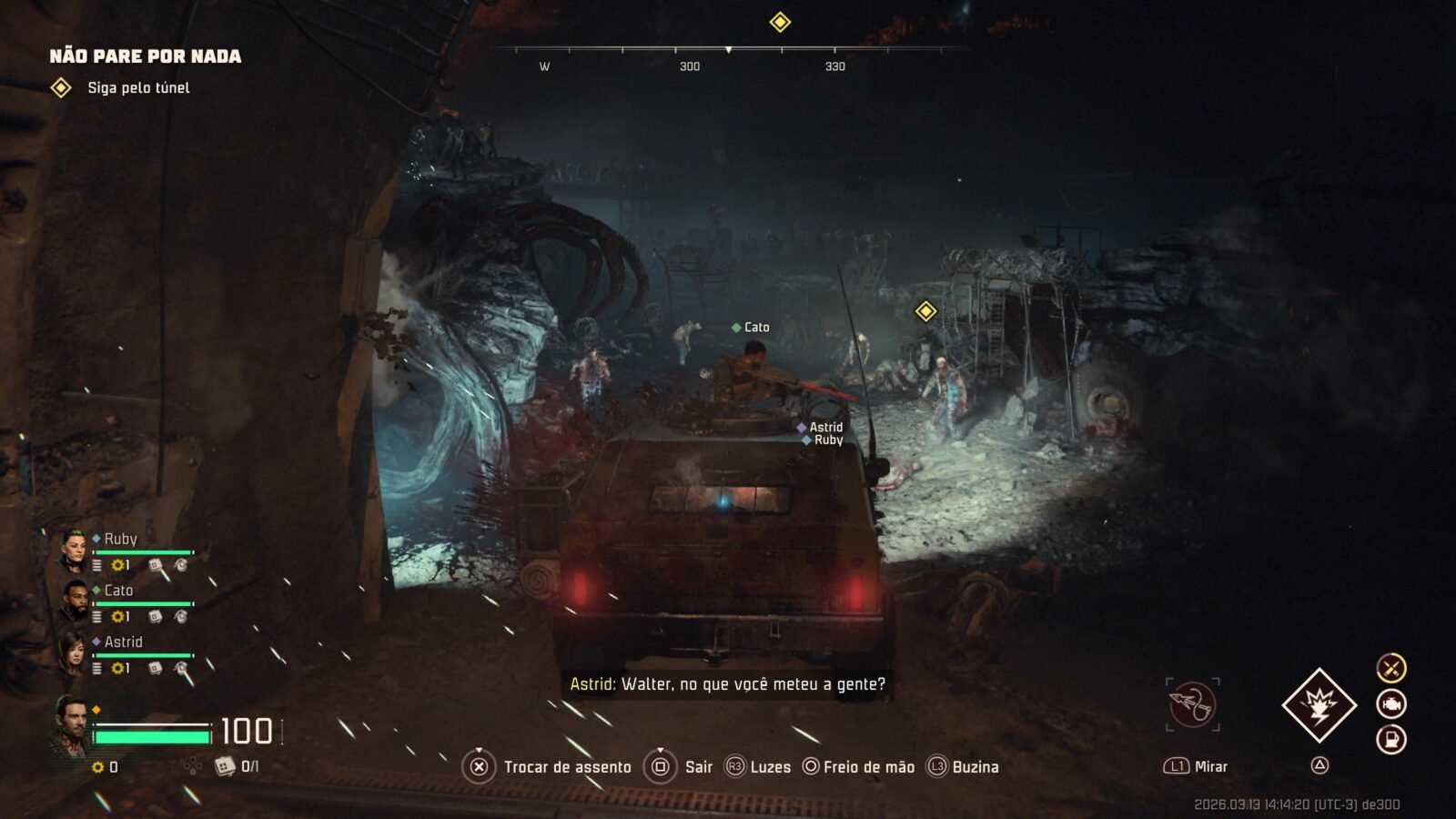The height and width of the screenshot is (819, 1456).
Task: Click the bearded player character portrait
Action: point(70,725)
